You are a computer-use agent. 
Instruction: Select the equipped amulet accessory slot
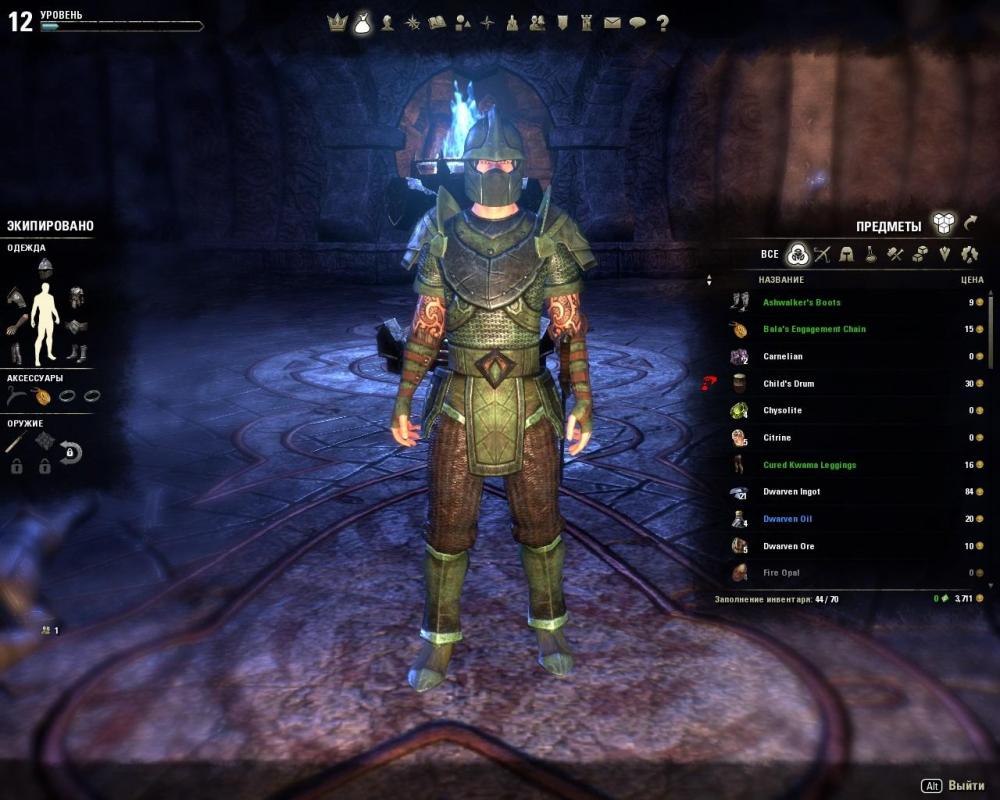[x=41, y=395]
